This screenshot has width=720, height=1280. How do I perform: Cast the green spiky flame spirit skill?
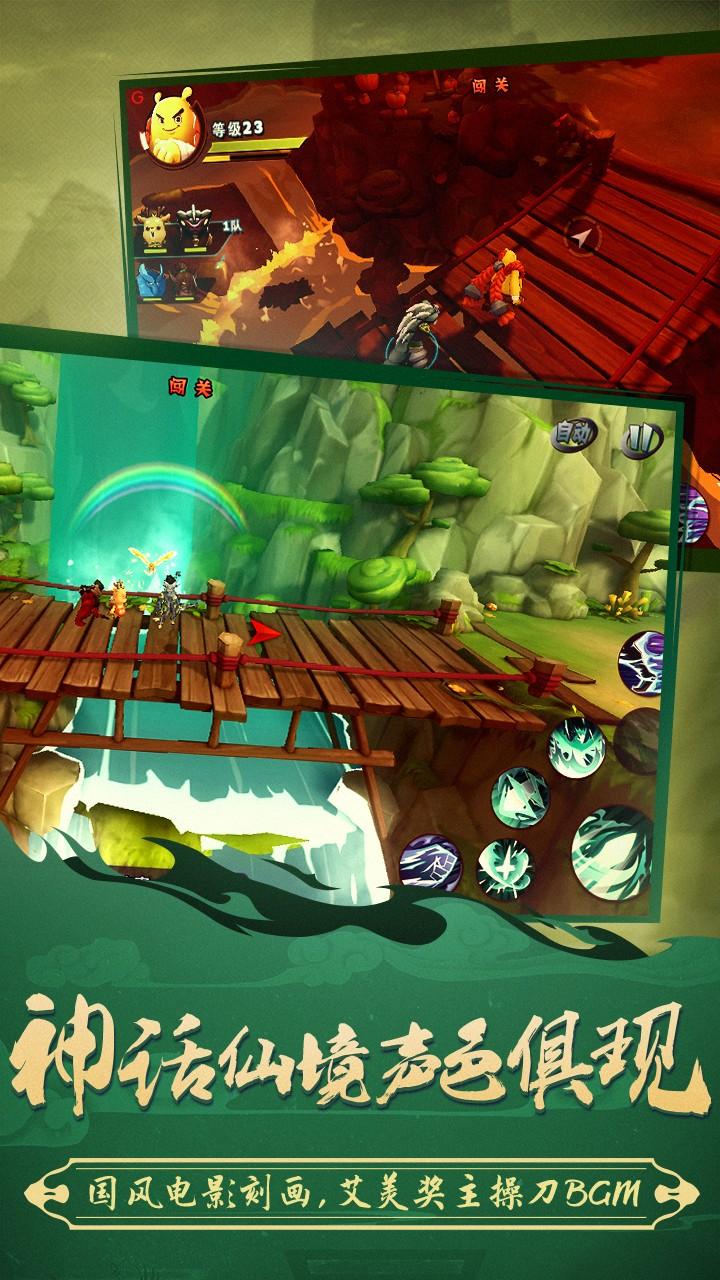coord(576,747)
